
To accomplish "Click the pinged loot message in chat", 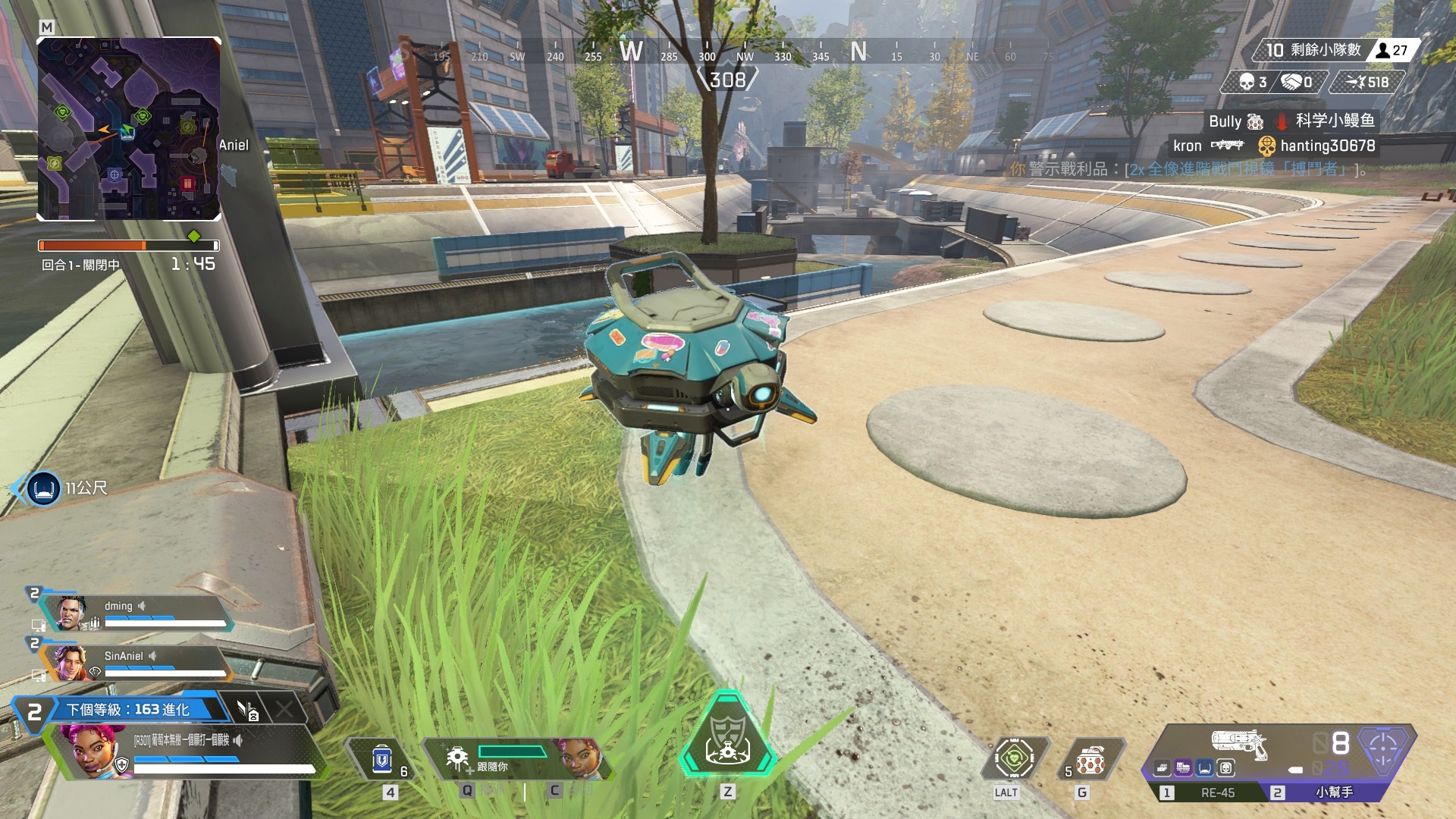I will click(1188, 169).
